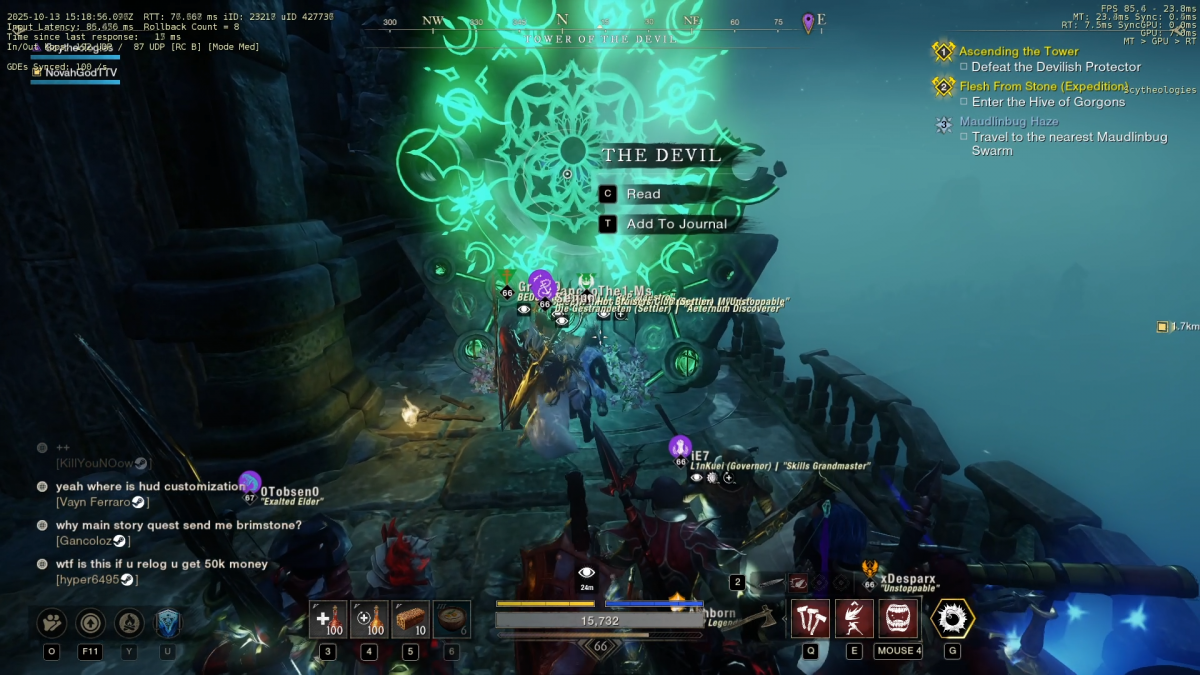Use the regeneration potion with the circled plus
This screenshot has width=1200, height=675.
(369, 620)
